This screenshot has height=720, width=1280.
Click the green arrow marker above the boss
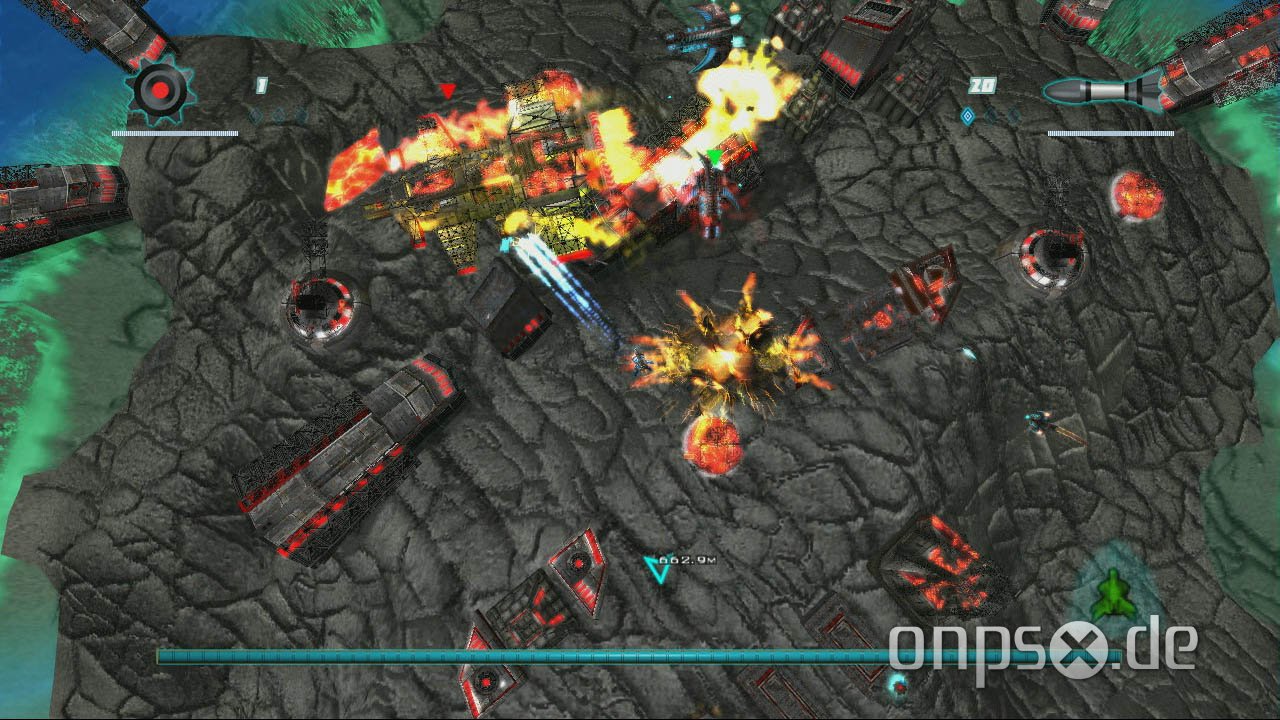pos(715,156)
